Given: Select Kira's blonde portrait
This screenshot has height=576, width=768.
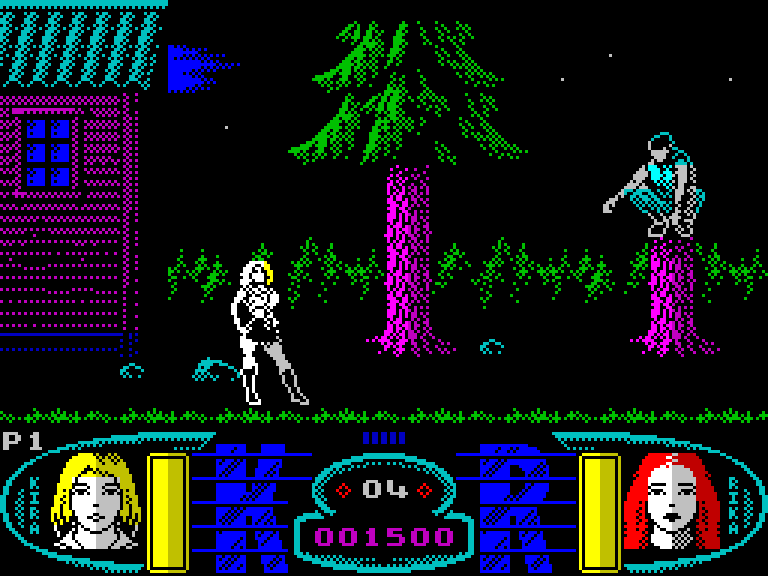Looking at the screenshot, I should (96, 501).
